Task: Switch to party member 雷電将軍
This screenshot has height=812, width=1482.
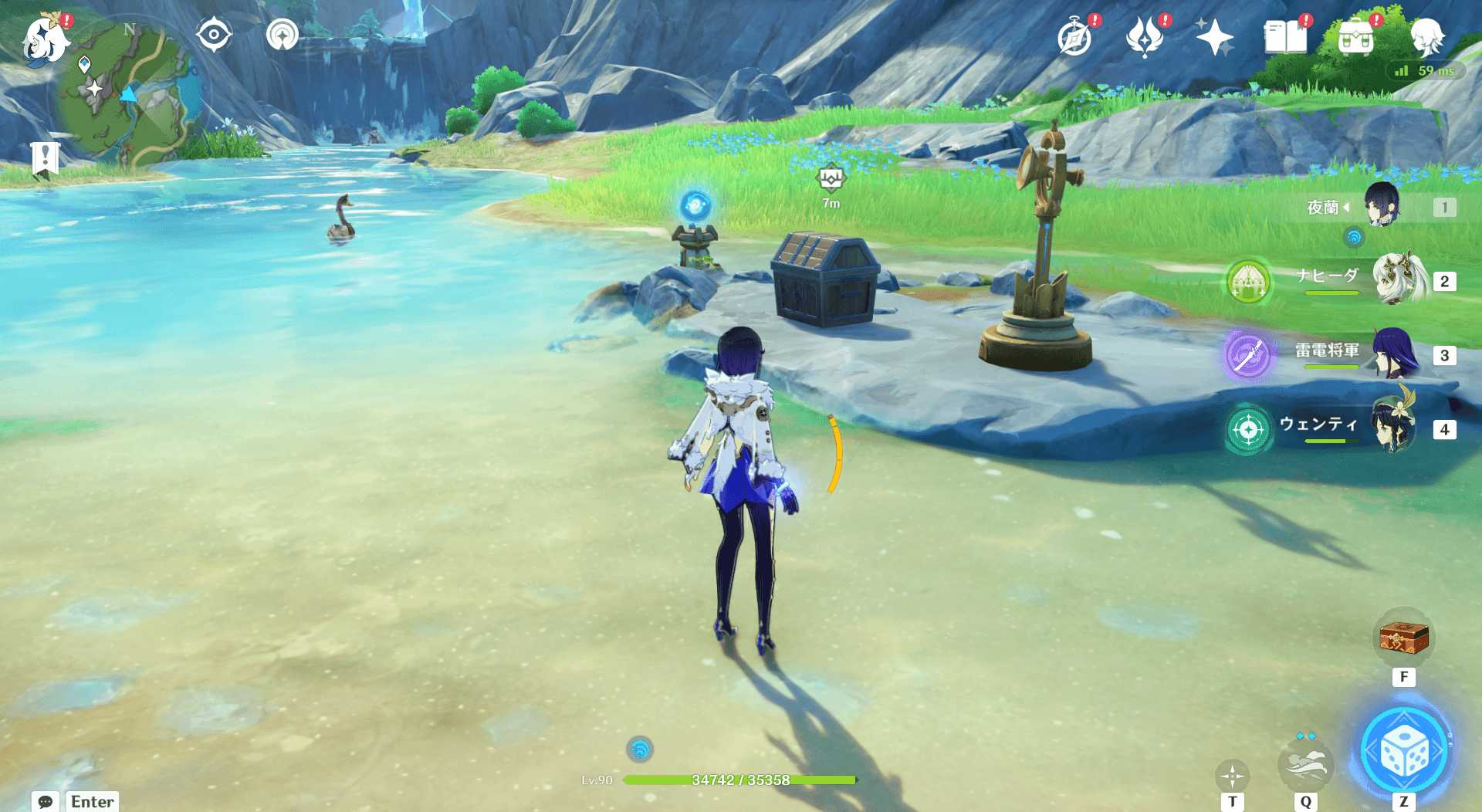Action: pos(1396,354)
